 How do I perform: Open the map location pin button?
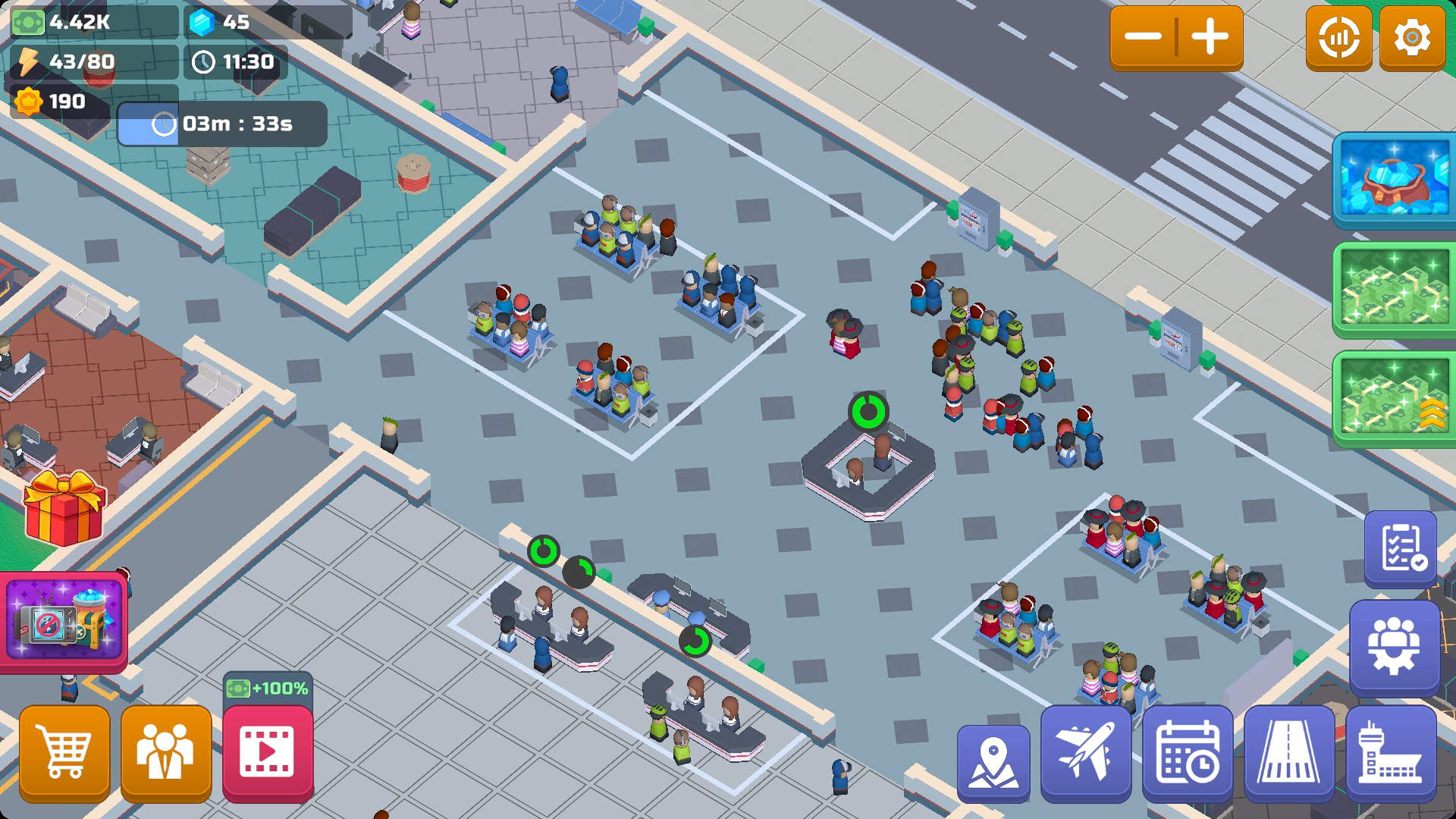coord(993,762)
